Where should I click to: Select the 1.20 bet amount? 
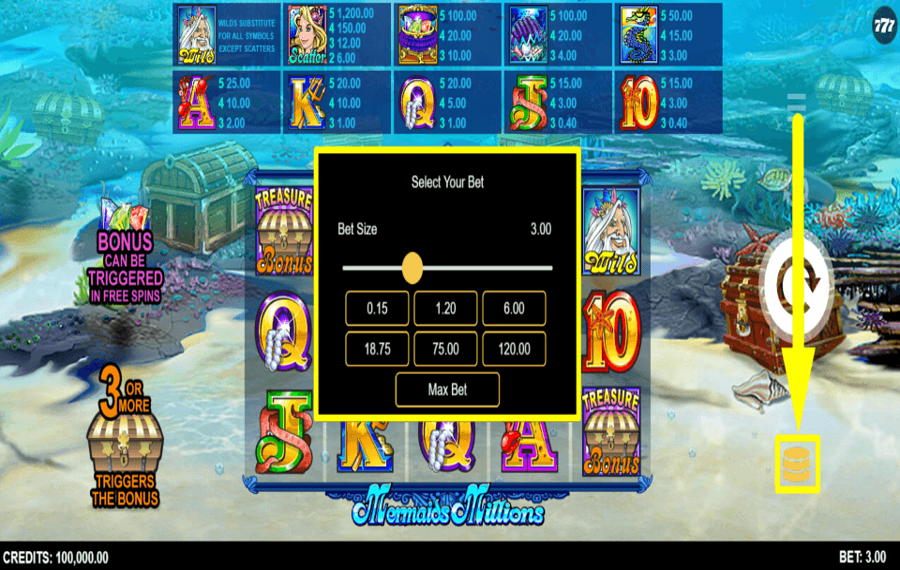coord(445,309)
